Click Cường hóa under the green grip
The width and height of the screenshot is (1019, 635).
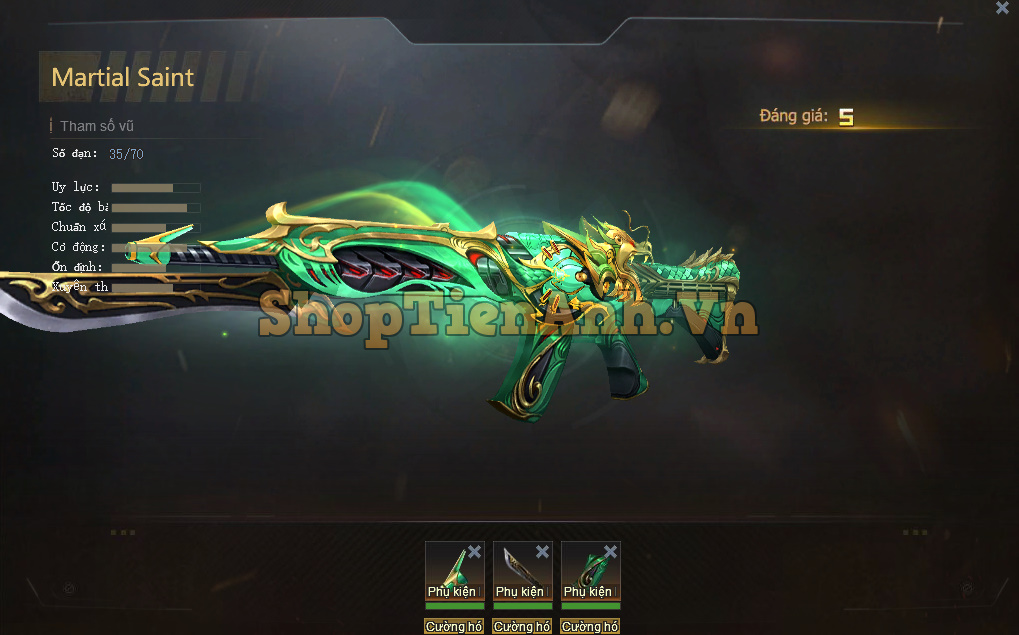pos(590,627)
